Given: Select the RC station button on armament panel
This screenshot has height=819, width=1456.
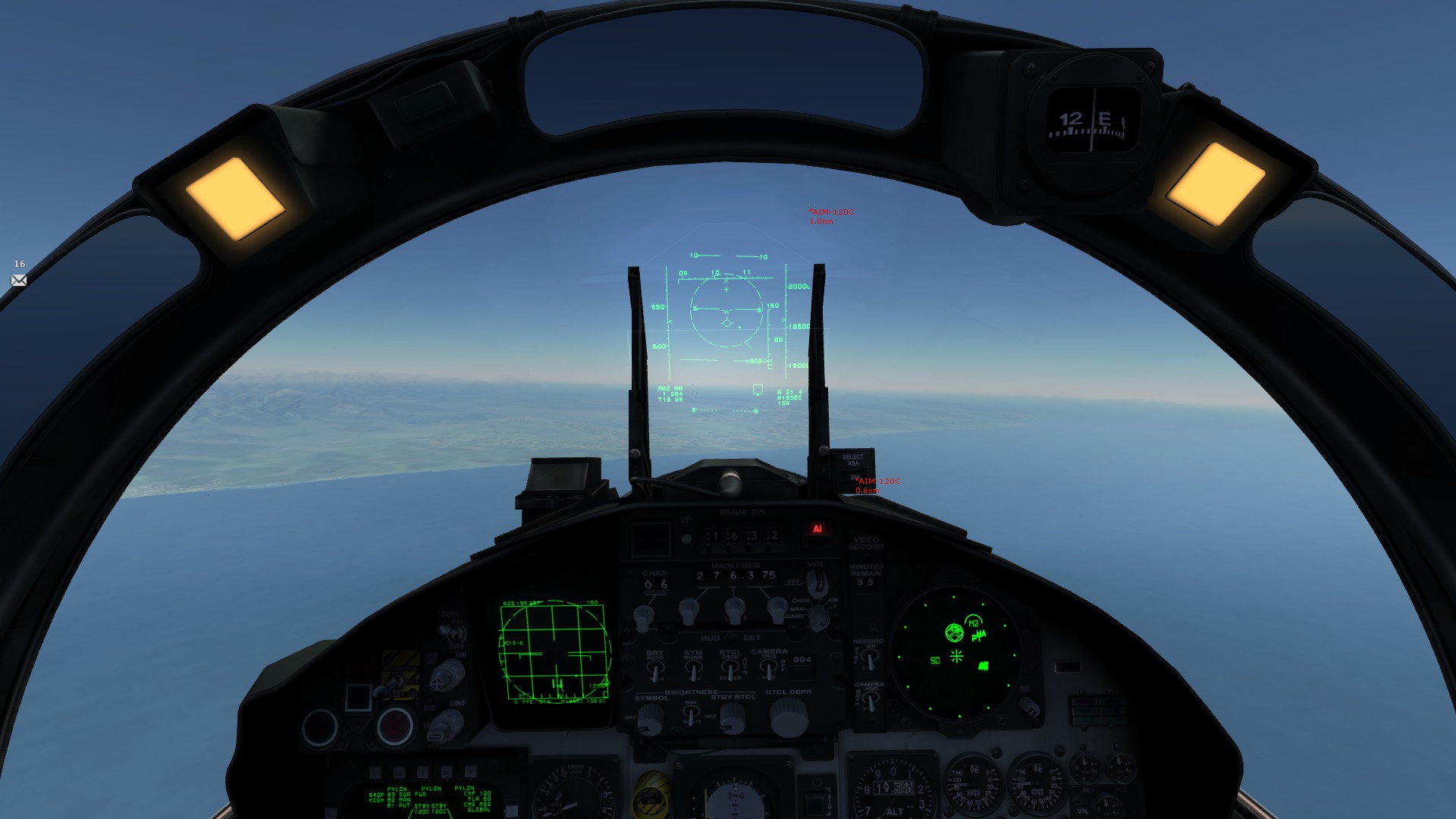Looking at the screenshot, I should 447,772.
